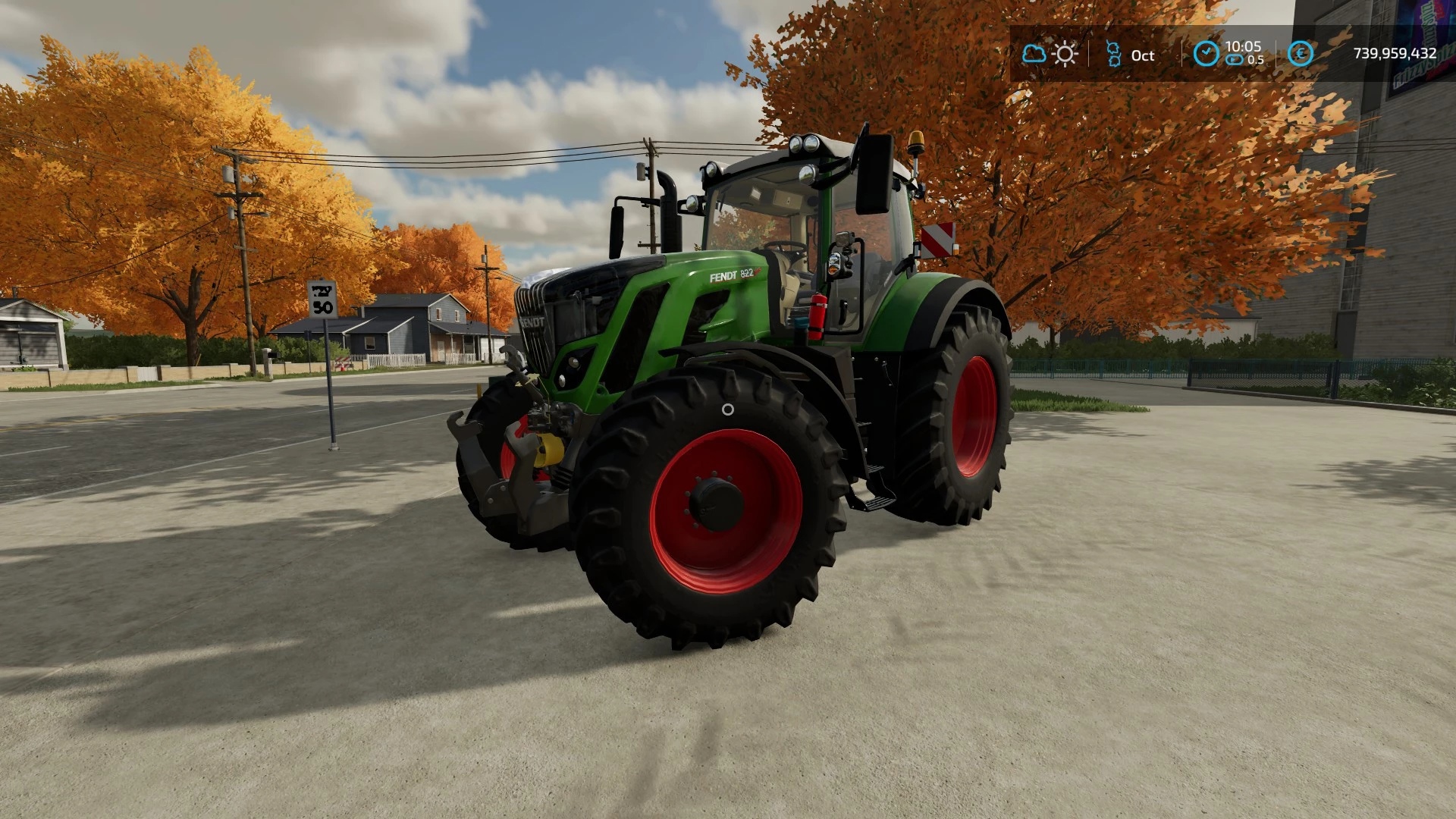The width and height of the screenshot is (1456, 819).
Task: Open the autumn leaves season icon
Action: pyautogui.click(x=1113, y=54)
